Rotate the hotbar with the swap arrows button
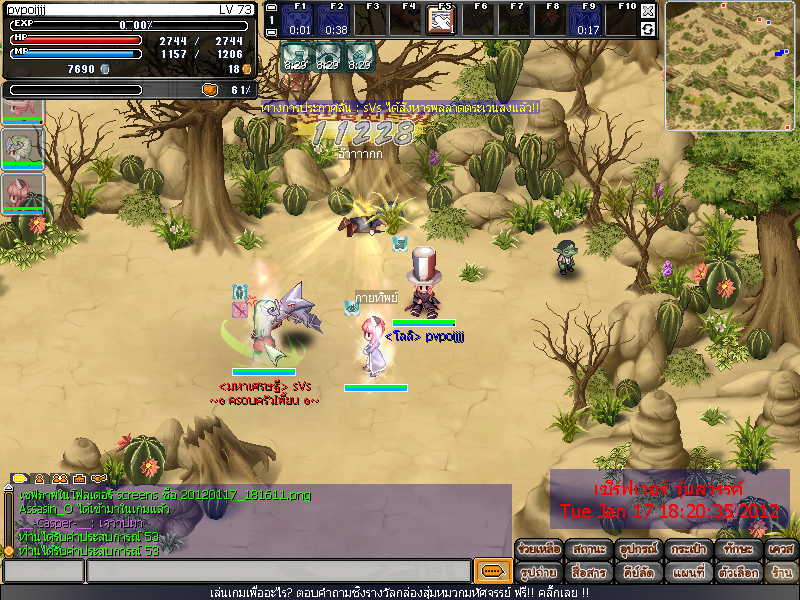The height and width of the screenshot is (600, 800). [648, 29]
